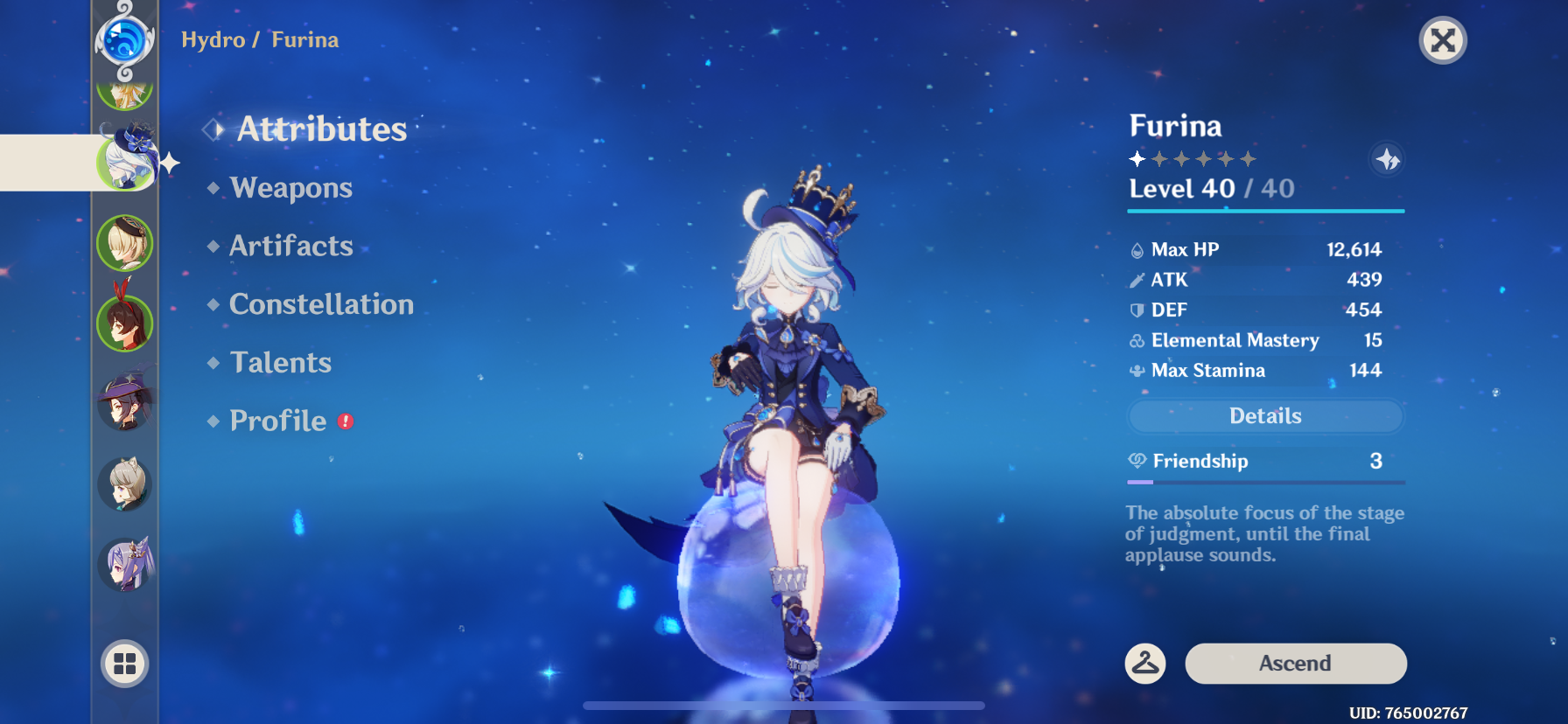
Task: Open the Talents section
Action: [x=280, y=362]
